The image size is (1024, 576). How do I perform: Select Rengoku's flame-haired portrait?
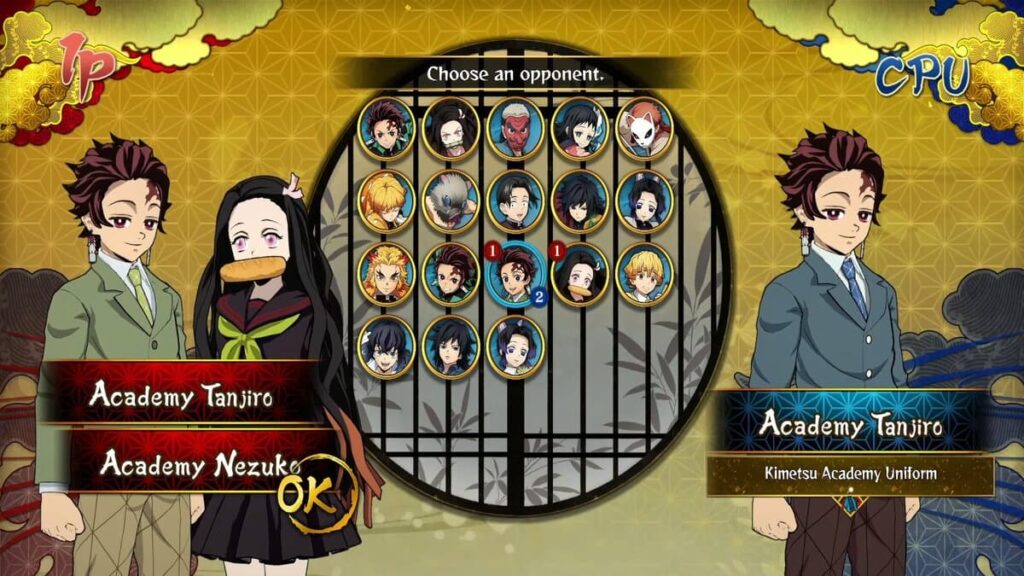click(x=386, y=273)
